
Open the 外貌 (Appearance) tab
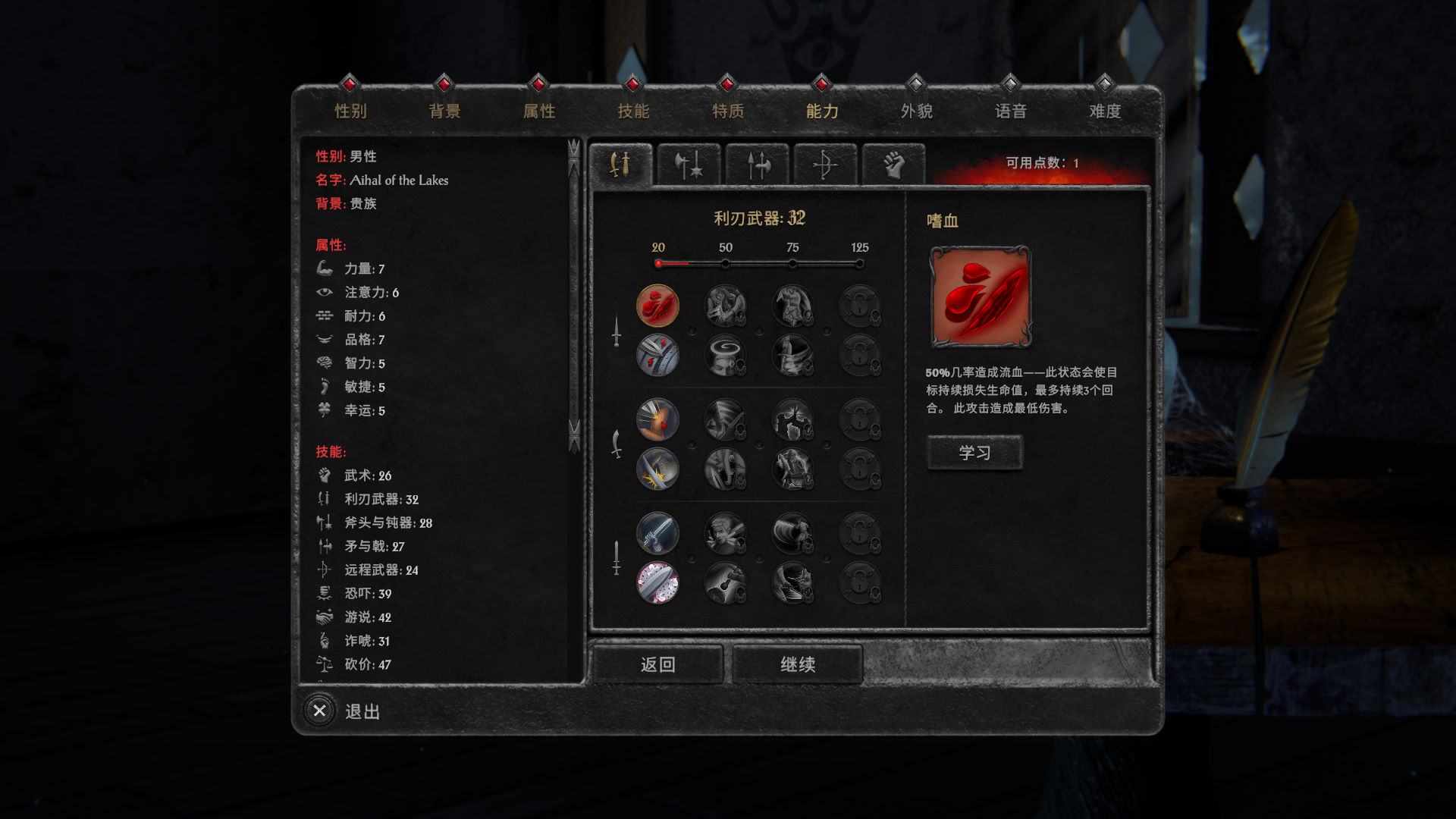(x=915, y=111)
